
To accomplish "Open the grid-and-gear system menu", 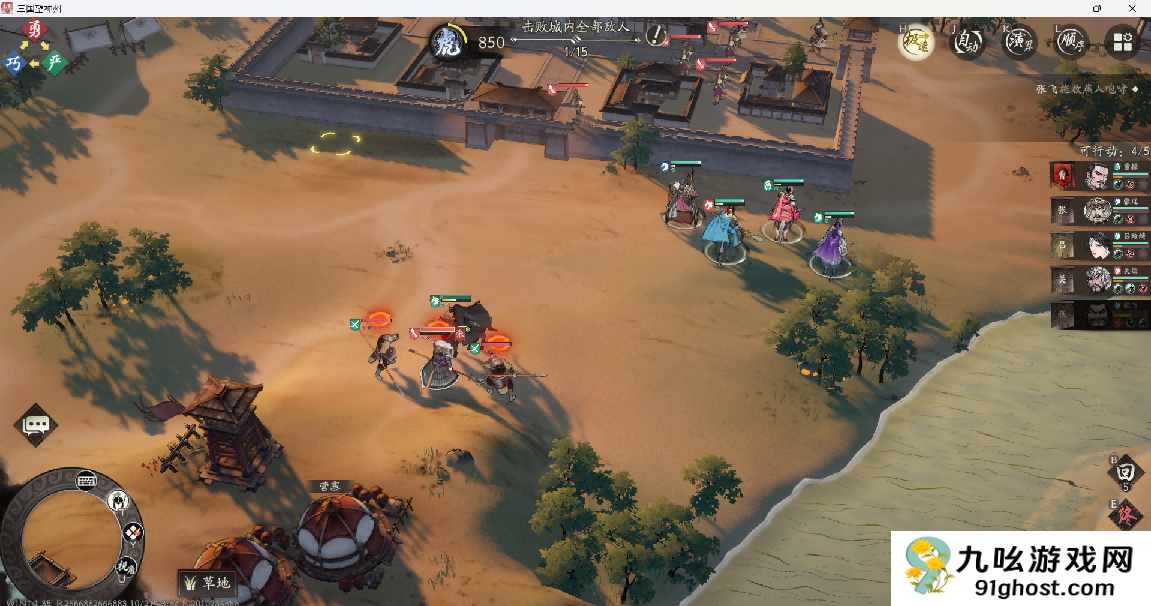I will point(1123,42).
